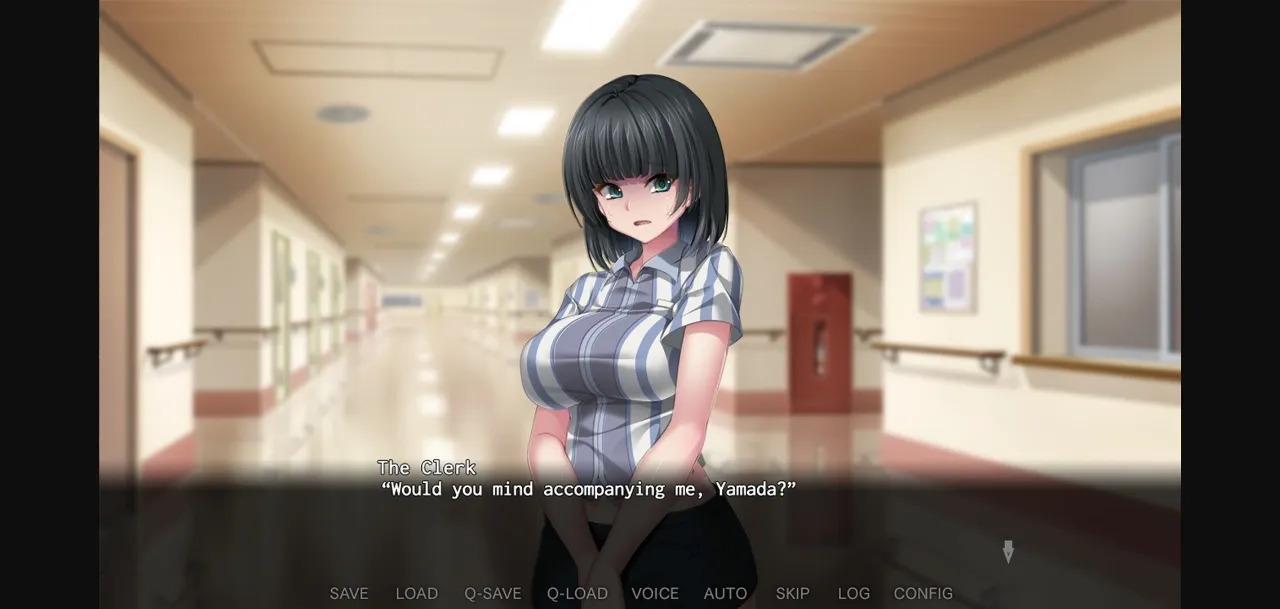Open the LOAD menu
Screen dimensions: 1280x609
tap(416, 593)
